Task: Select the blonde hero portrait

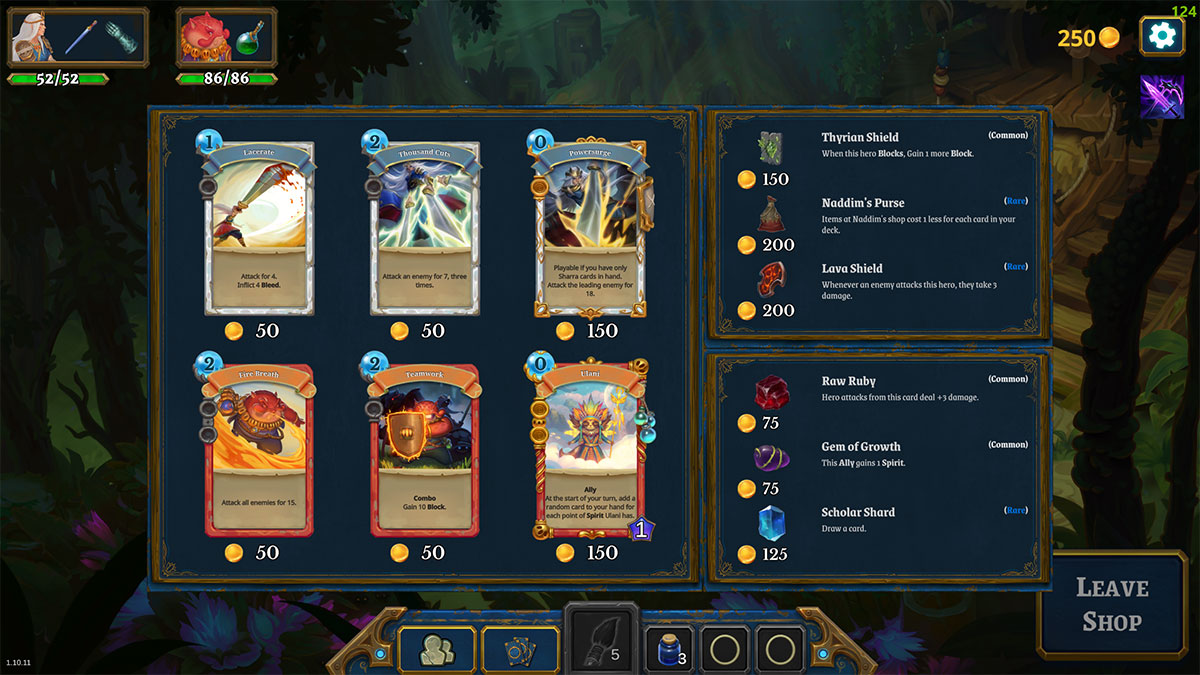Action: [33, 37]
